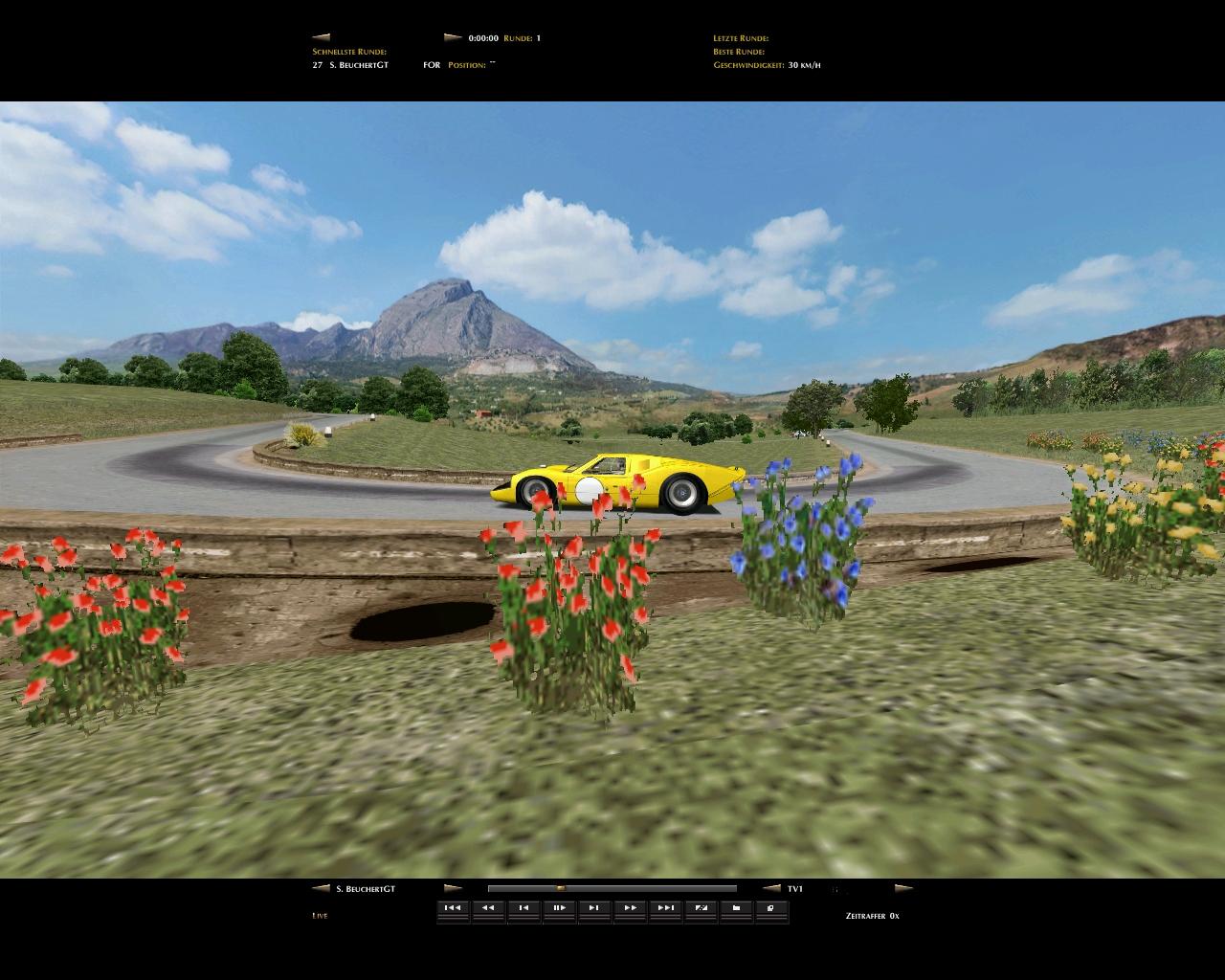
Task: Rewind the replay
Action: pyautogui.click(x=488, y=908)
